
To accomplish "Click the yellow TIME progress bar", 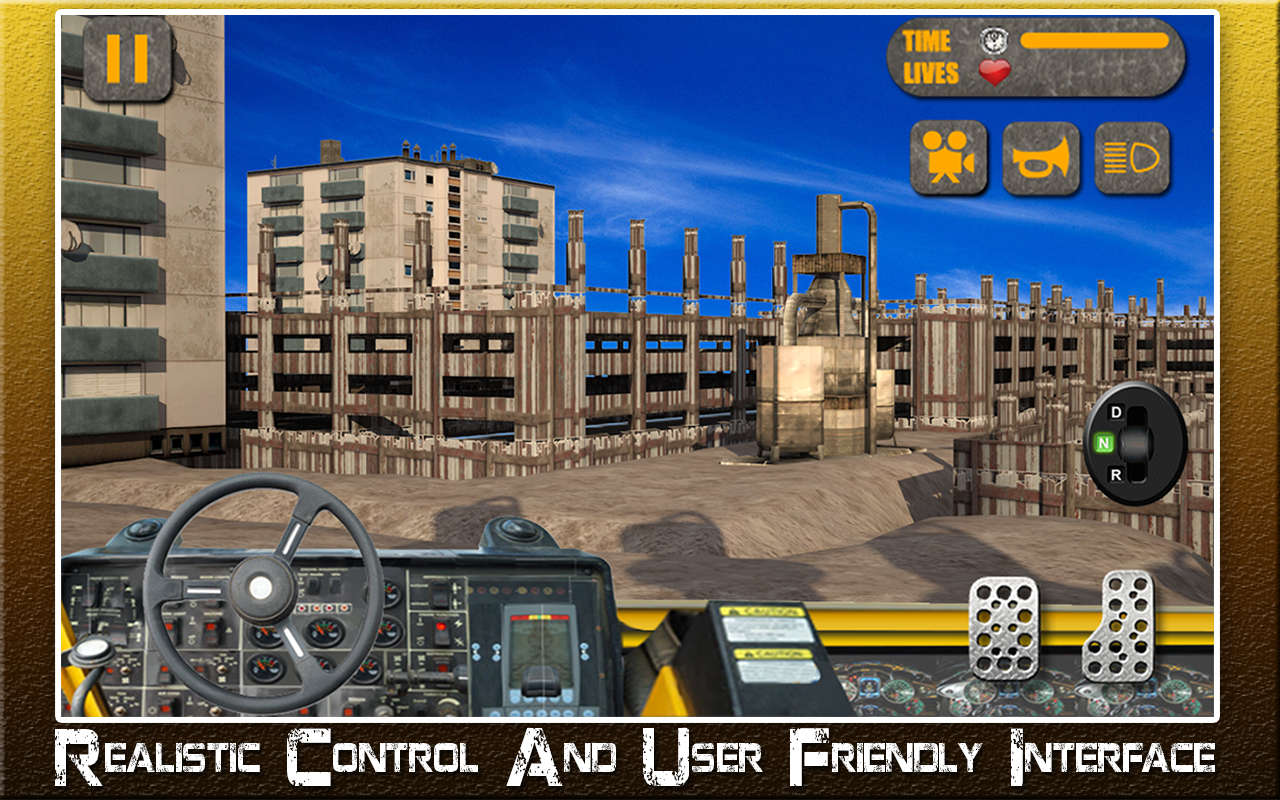I will [1095, 38].
